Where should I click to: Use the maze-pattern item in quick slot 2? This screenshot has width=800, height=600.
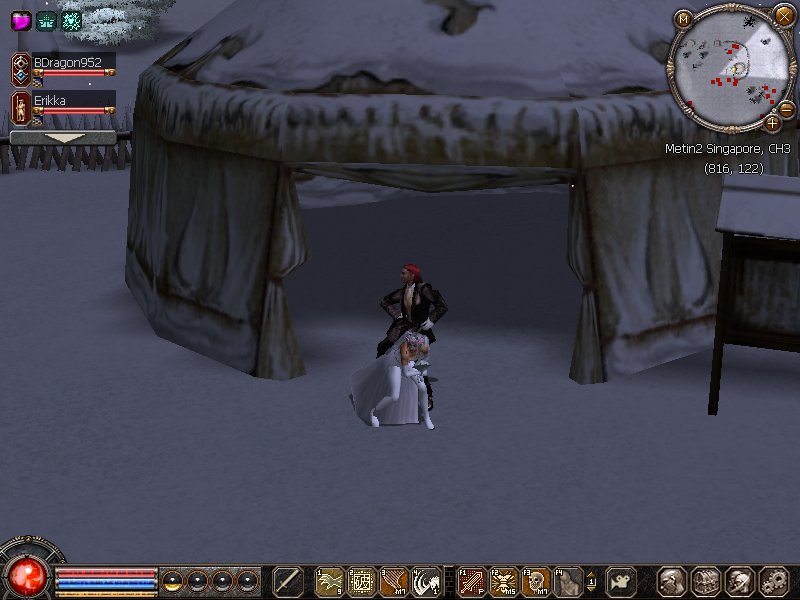(362, 581)
